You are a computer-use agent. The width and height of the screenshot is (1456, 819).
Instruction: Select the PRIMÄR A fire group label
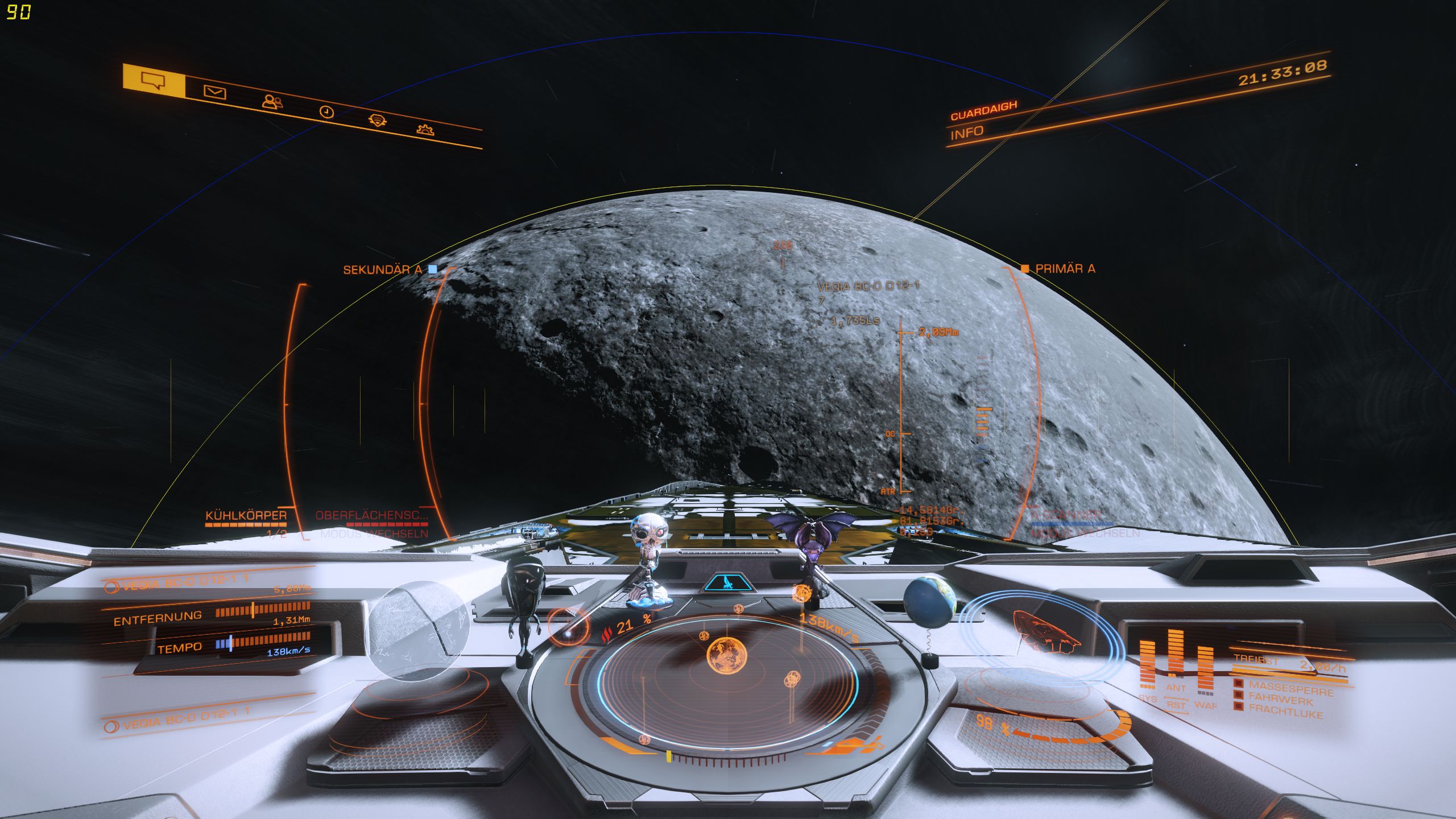click(1065, 268)
